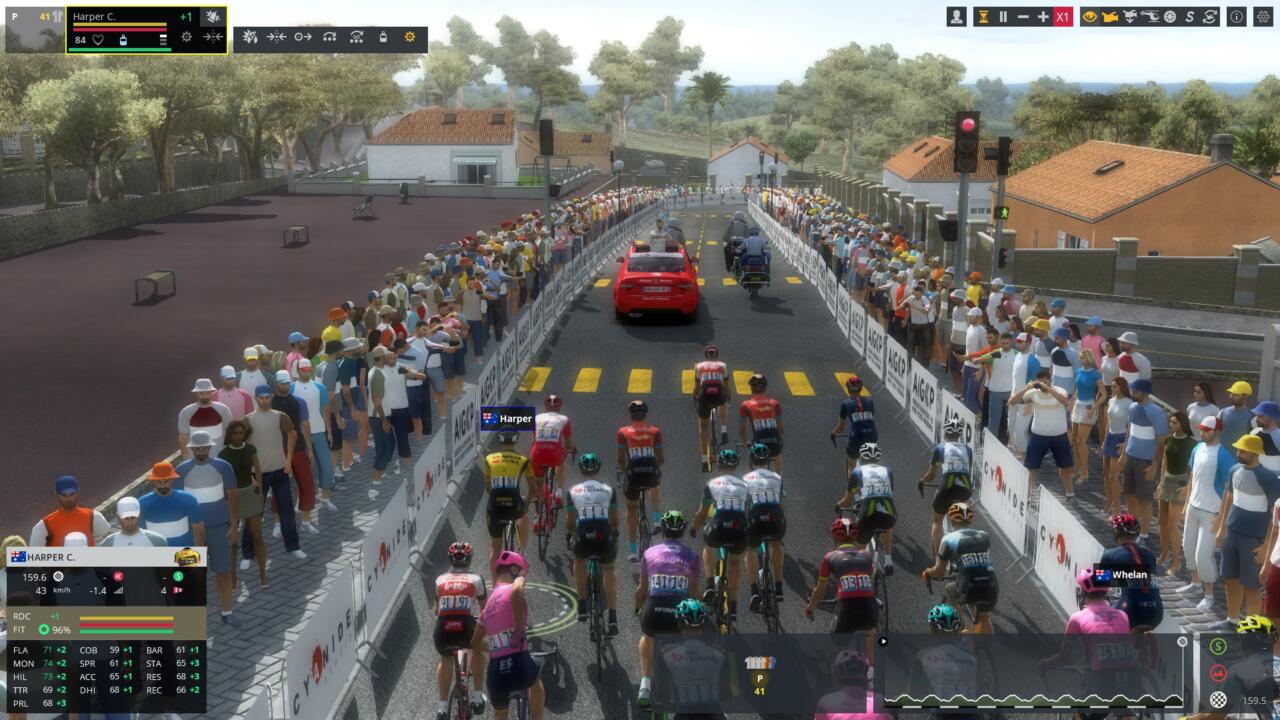Screen dimensions: 1280x720
Task: Toggle X1 simulation speed
Action: click(x=1062, y=16)
